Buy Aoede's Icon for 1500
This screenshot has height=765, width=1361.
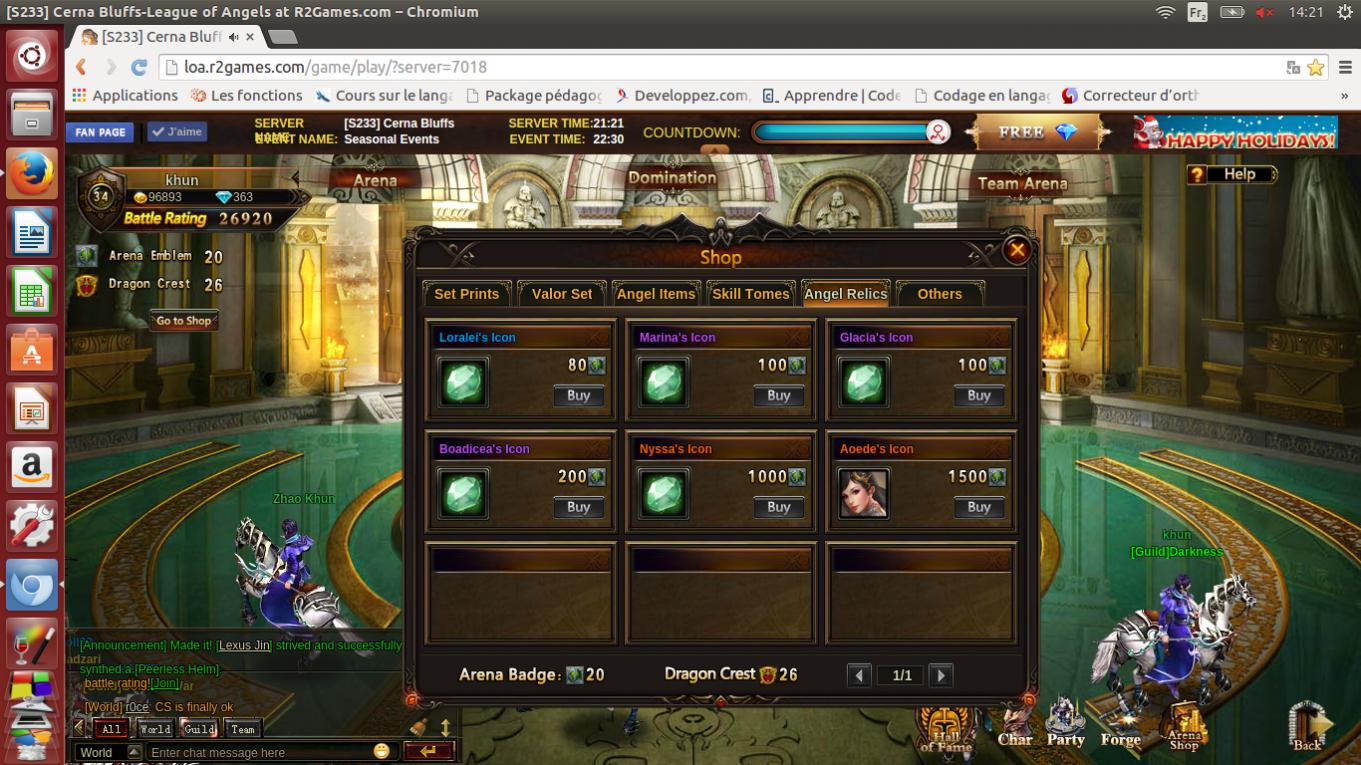tap(979, 508)
